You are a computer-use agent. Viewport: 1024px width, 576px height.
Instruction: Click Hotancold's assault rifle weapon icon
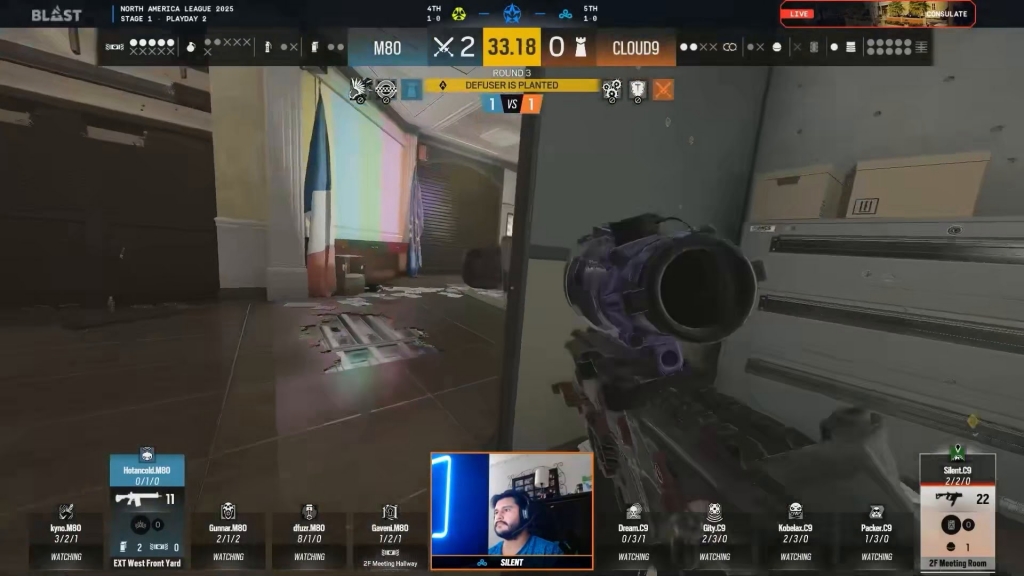coord(137,498)
